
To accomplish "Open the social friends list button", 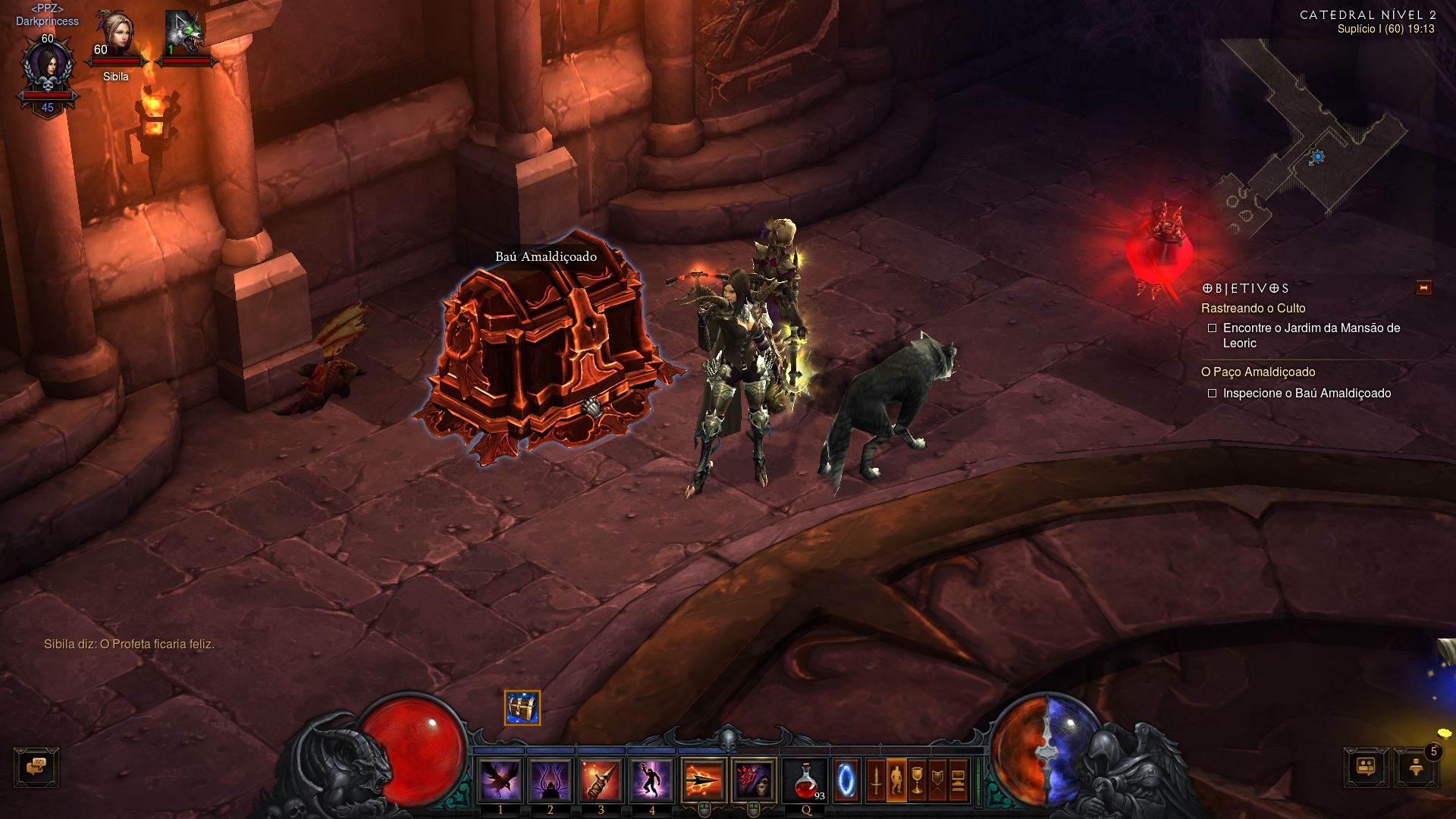I will (x=1366, y=767).
